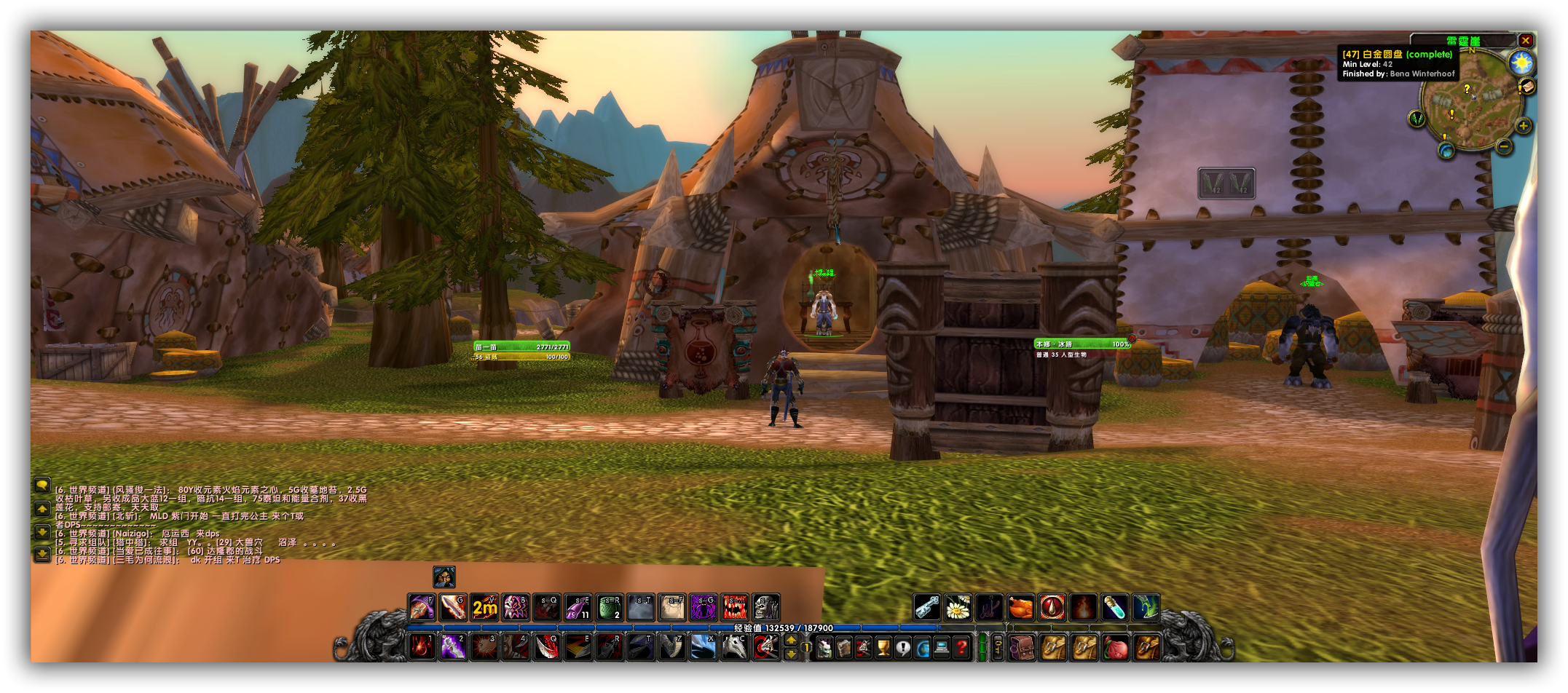
Task: Close the minimap with the red X
Action: pos(1525,41)
